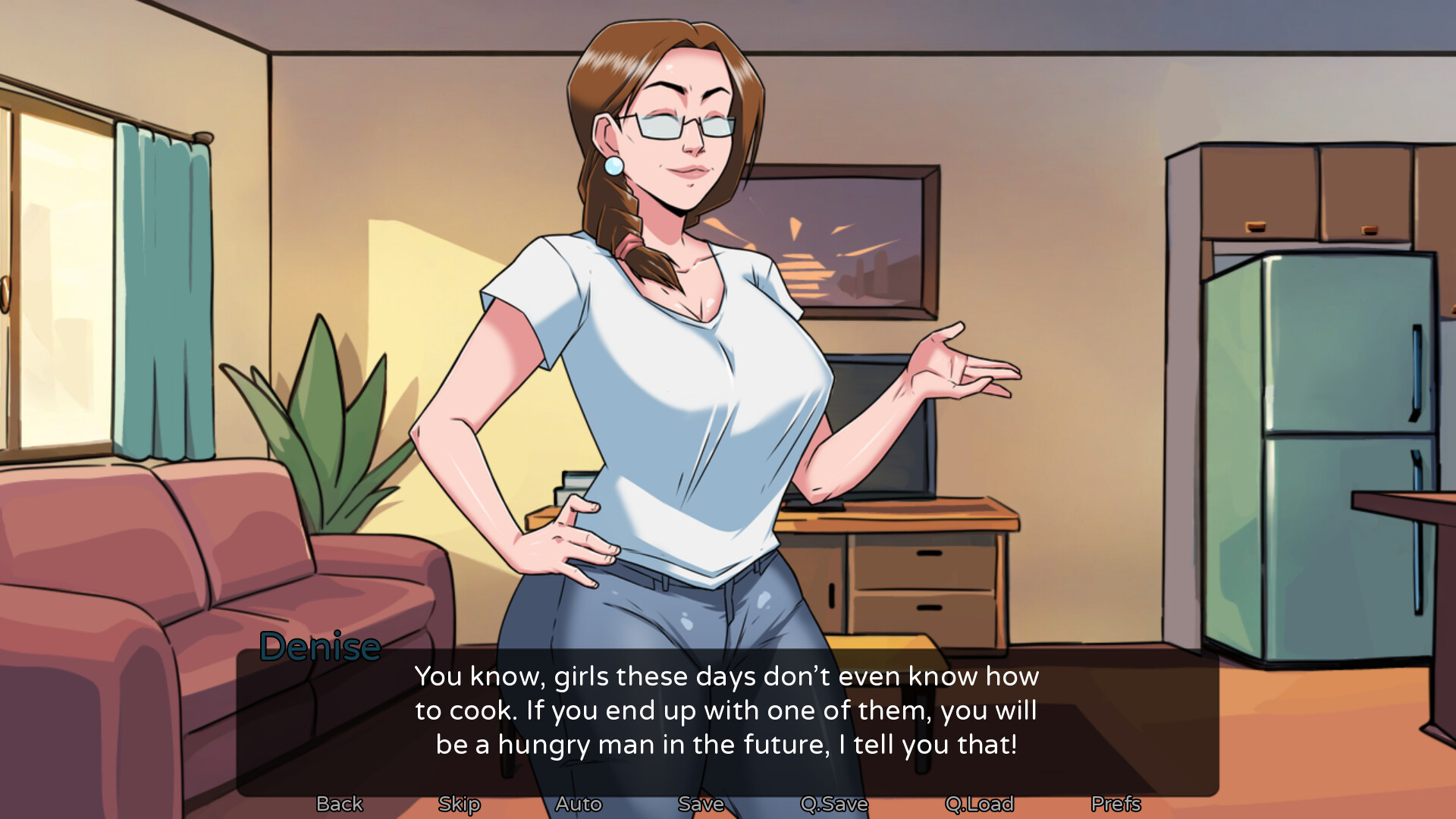Click Denise's name label
The image size is (1456, 819).
(319, 647)
